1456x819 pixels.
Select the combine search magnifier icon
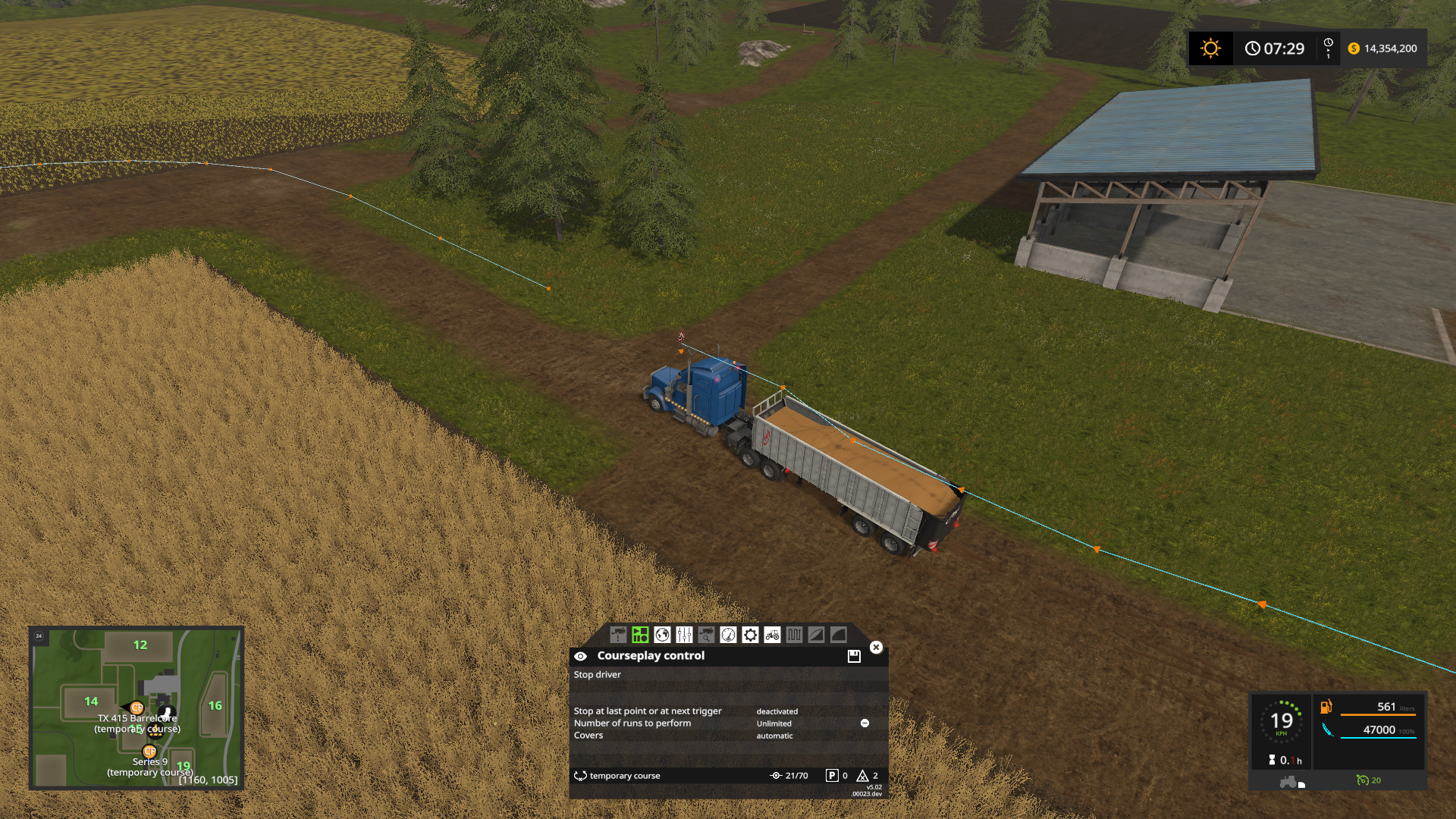click(x=708, y=636)
